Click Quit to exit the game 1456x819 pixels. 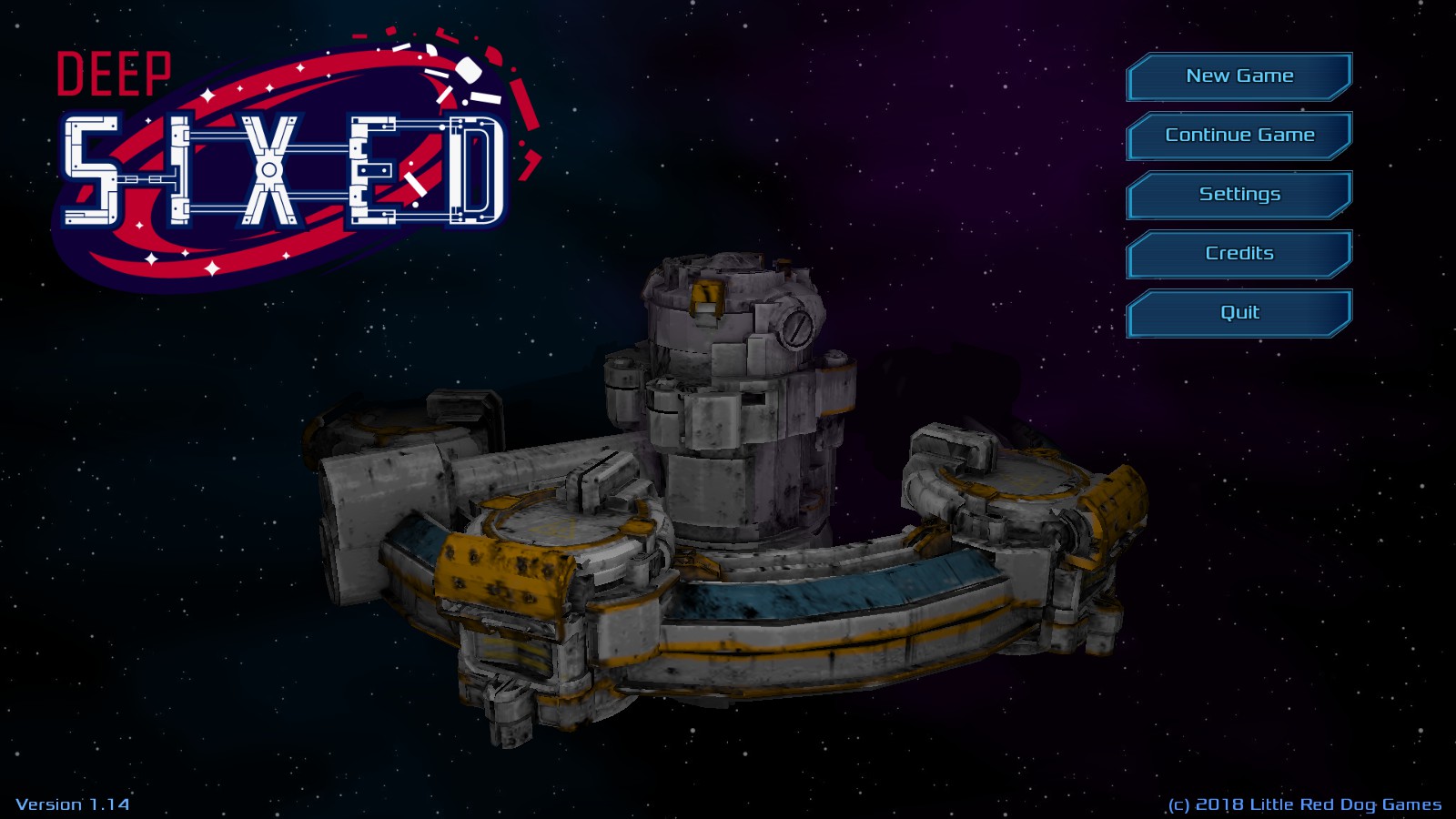(x=1239, y=312)
